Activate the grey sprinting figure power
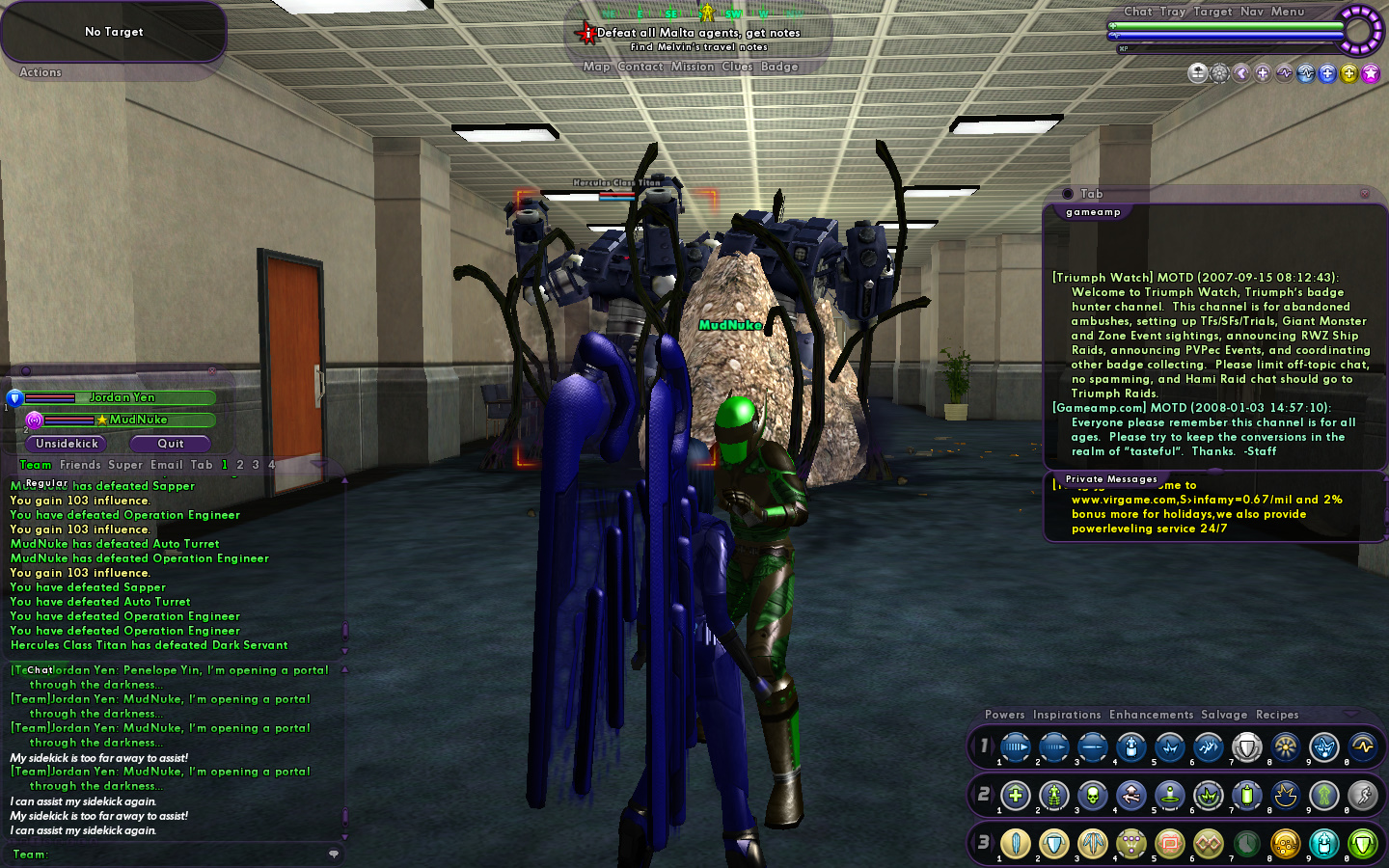 (1362, 796)
